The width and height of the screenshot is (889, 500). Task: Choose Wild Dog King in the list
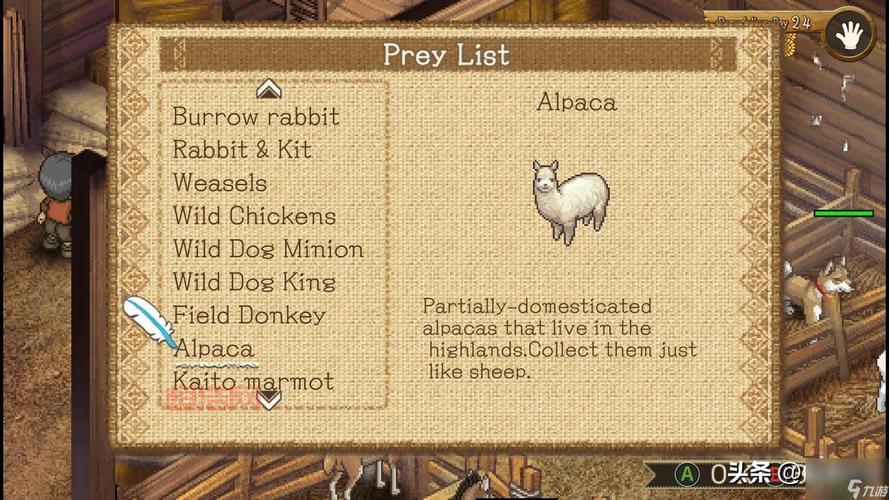254,282
